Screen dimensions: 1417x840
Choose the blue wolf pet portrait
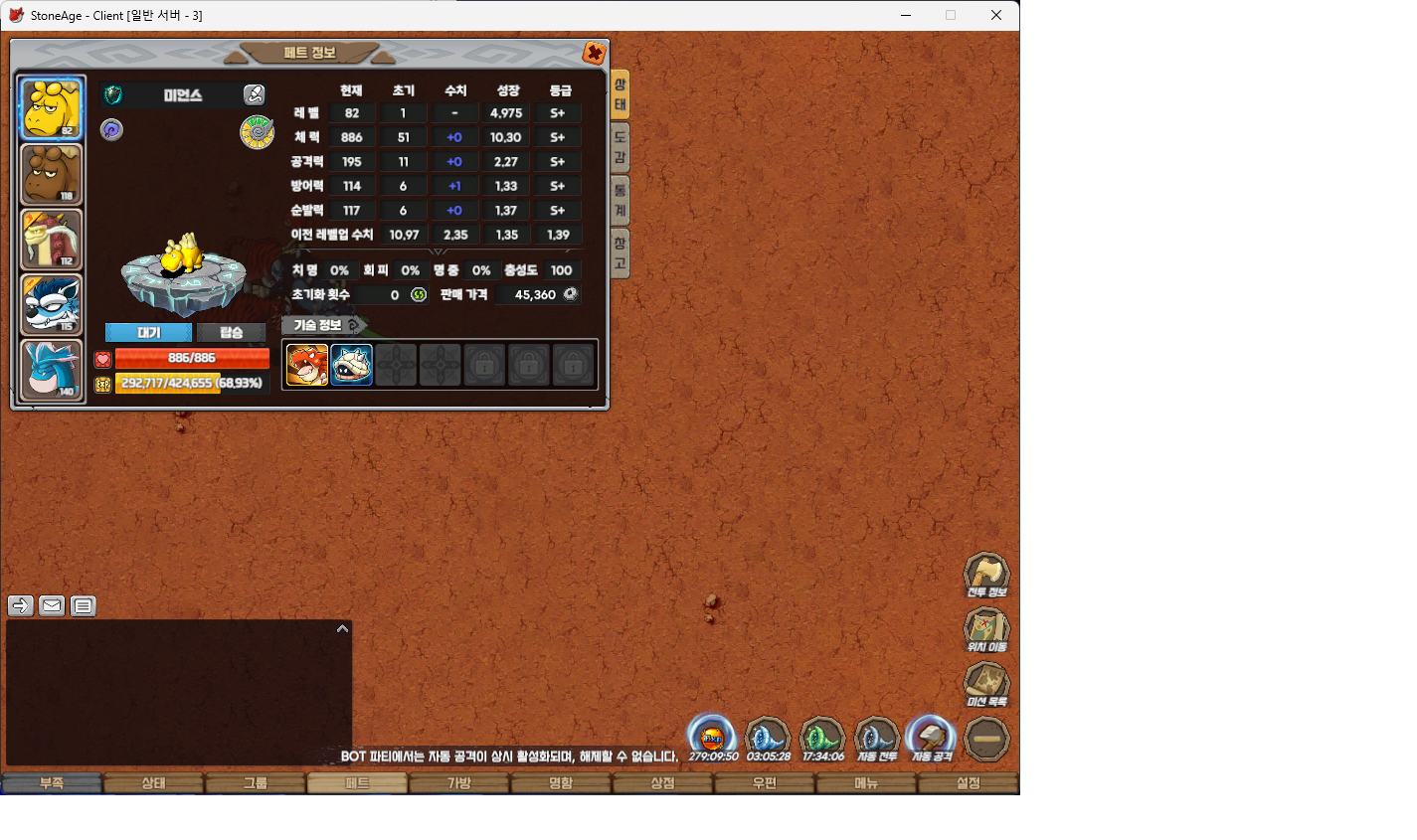52,304
